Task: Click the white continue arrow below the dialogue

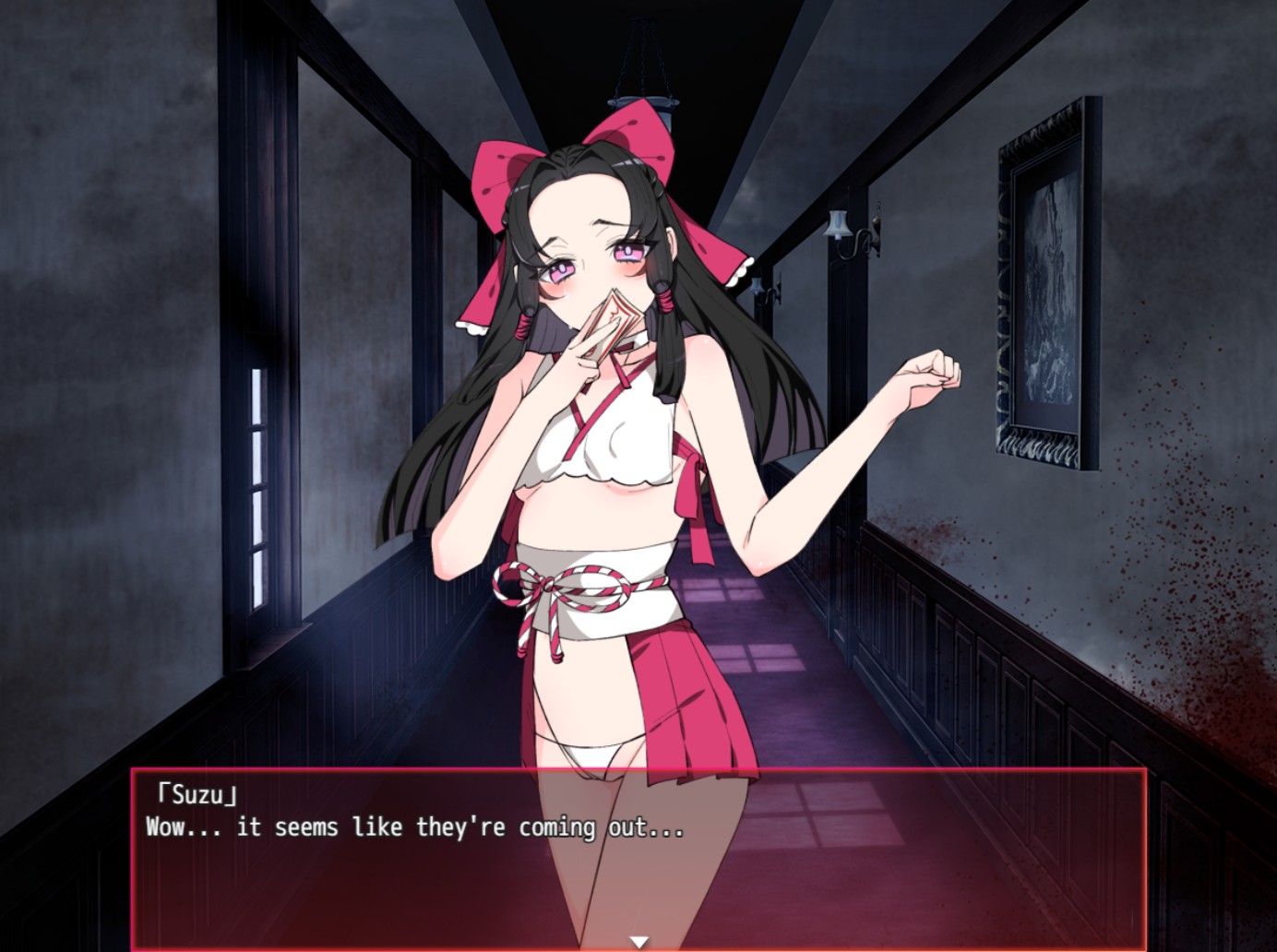Action: [x=638, y=939]
